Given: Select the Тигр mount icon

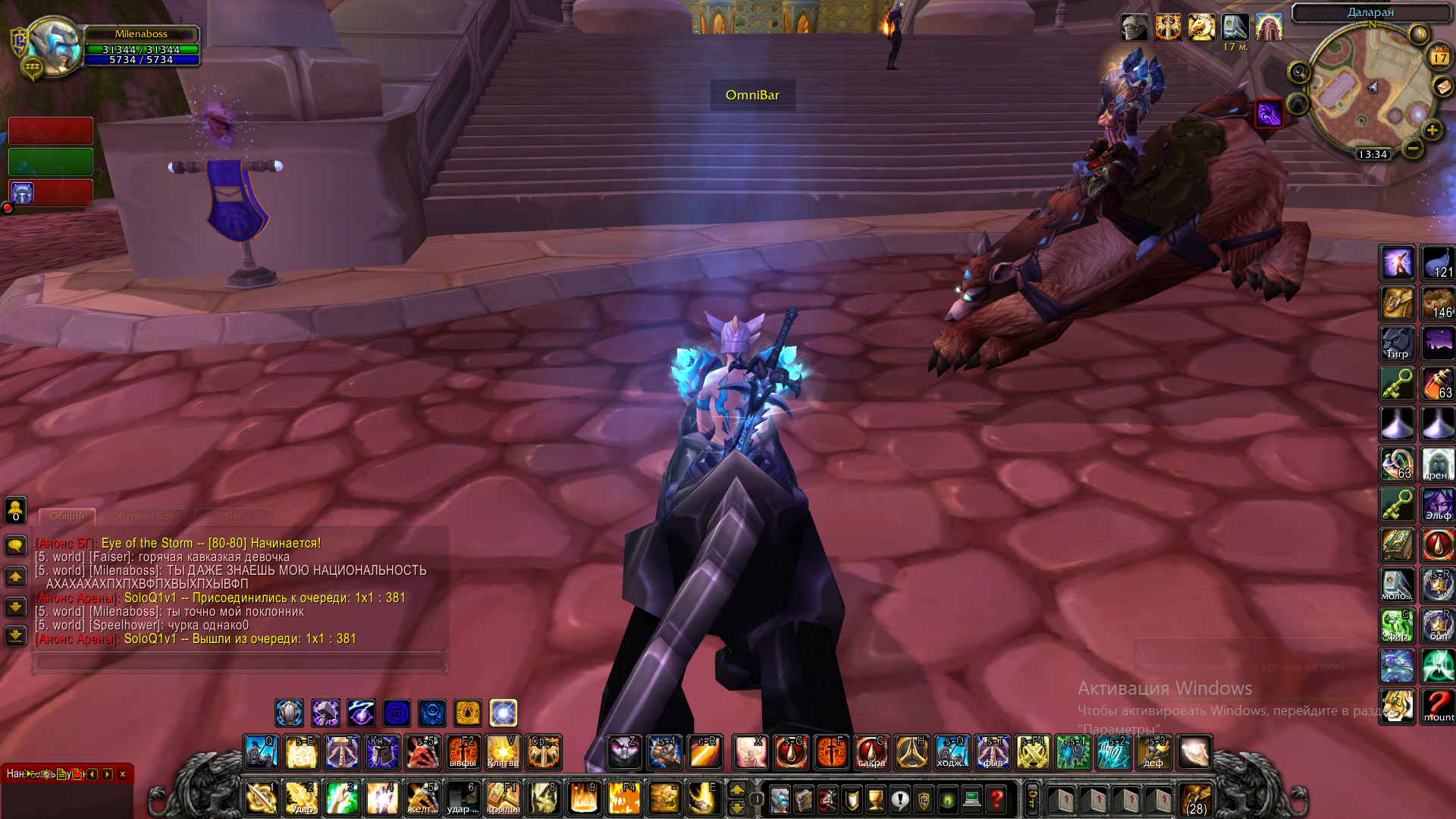Looking at the screenshot, I should pyautogui.click(x=1397, y=344).
